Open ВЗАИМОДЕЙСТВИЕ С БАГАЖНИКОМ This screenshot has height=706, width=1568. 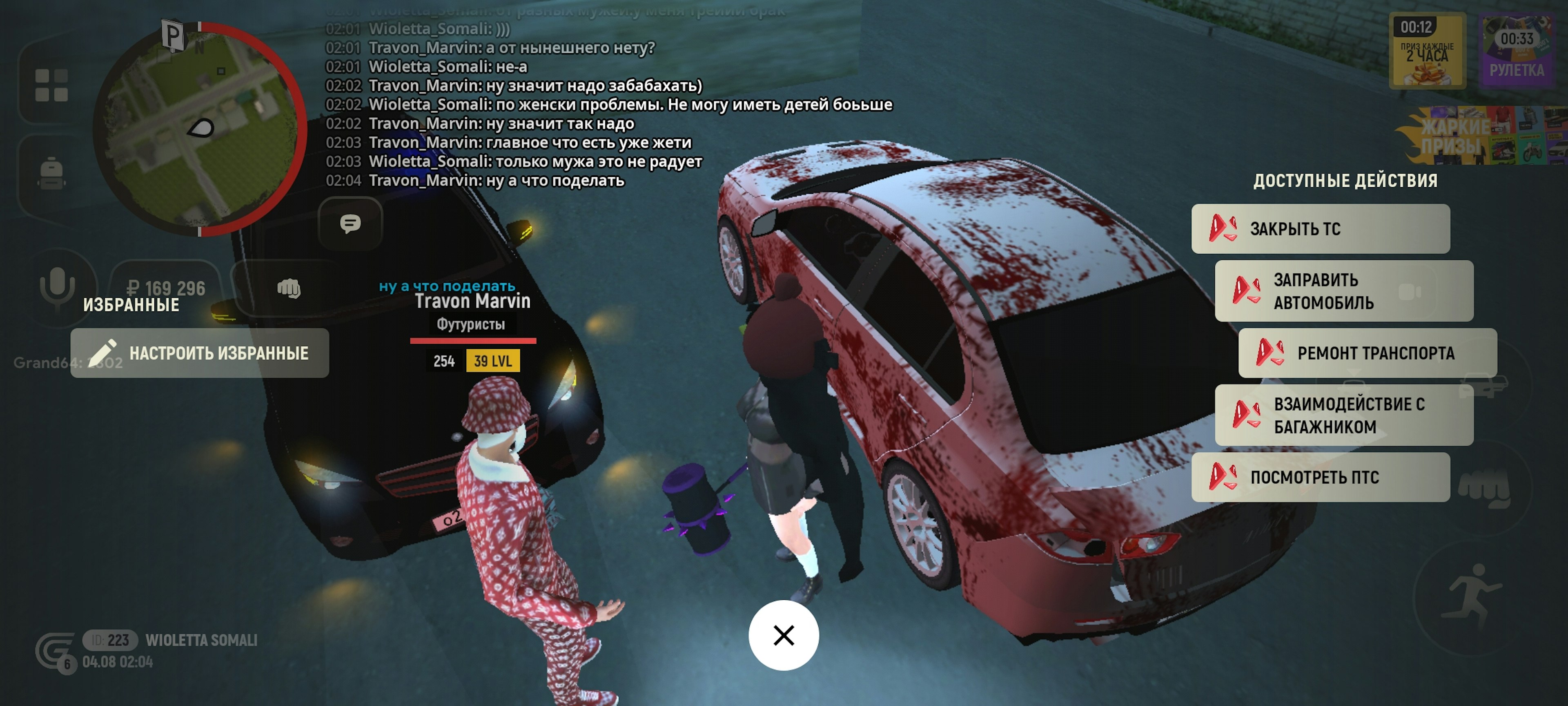[x=1343, y=416]
